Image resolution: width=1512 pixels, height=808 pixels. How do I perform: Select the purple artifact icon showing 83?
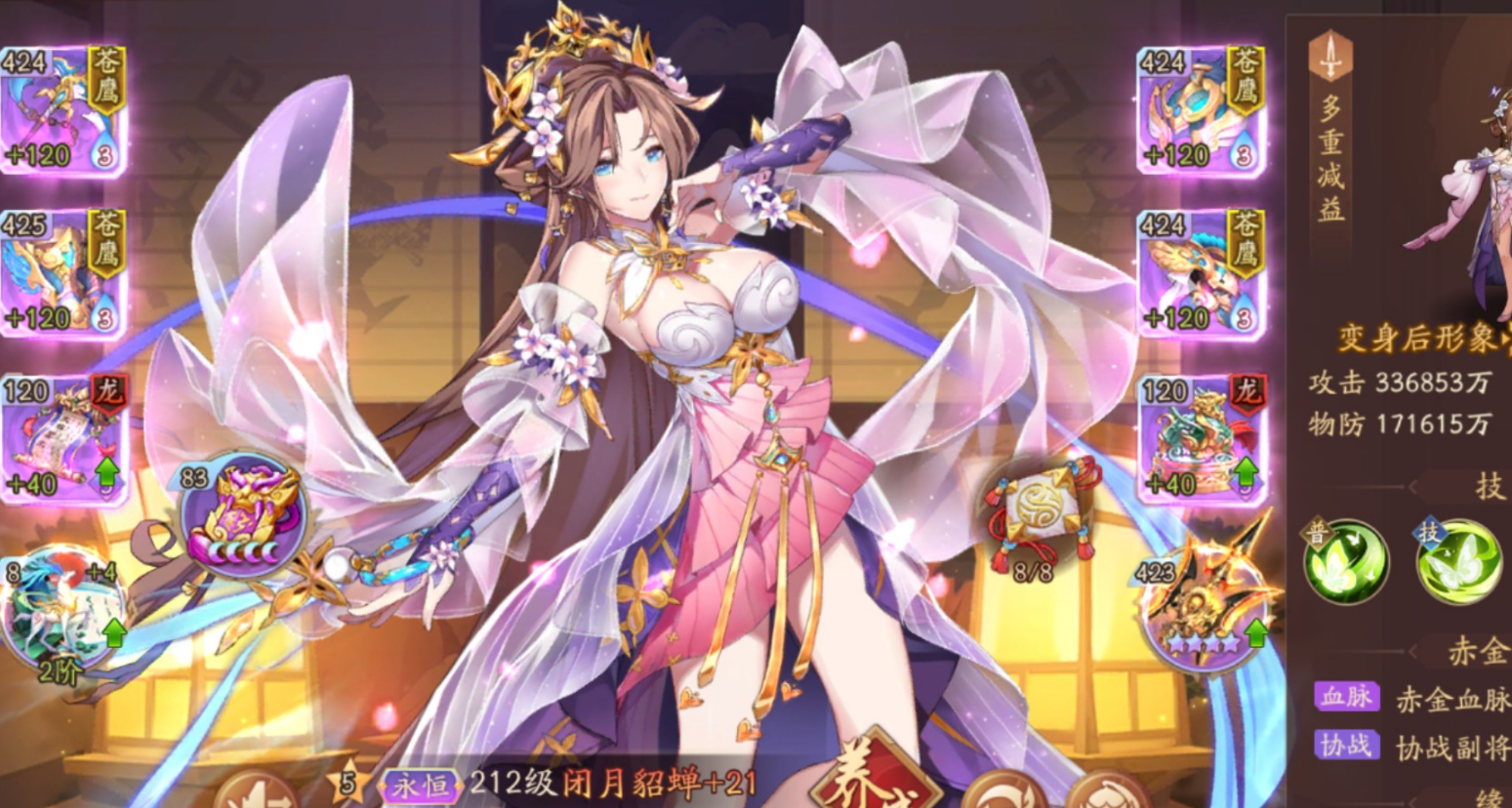pyautogui.click(x=242, y=514)
